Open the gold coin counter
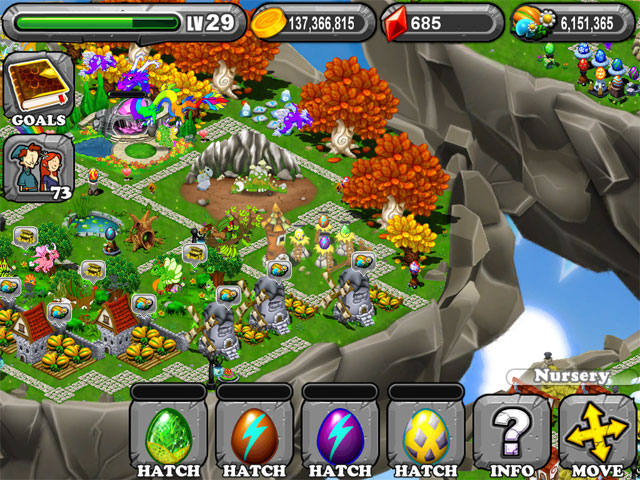Screen dimensions: 640x480 pos(312,21)
